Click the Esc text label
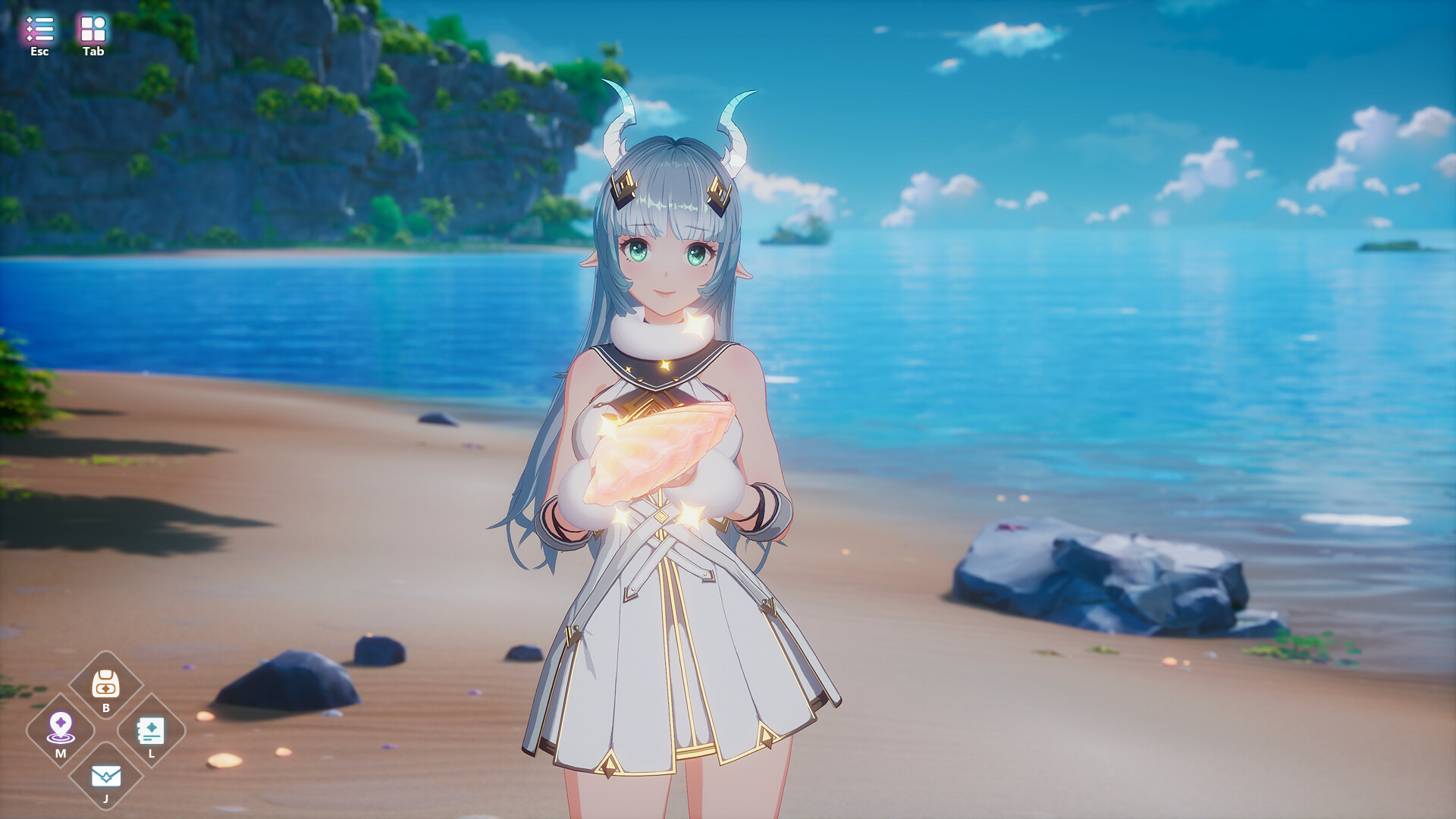1456x819 pixels. pyautogui.click(x=39, y=52)
